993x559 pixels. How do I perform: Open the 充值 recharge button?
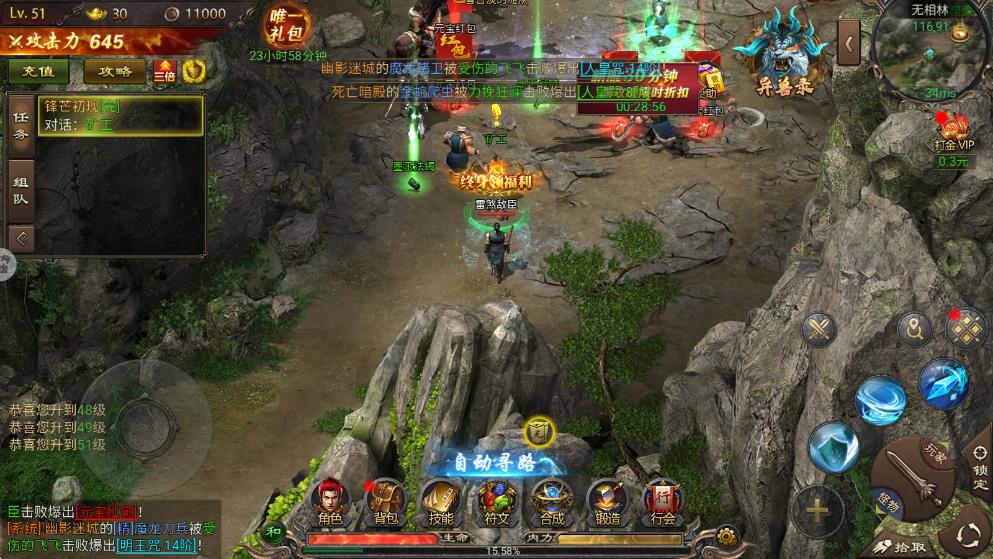click(x=38, y=71)
